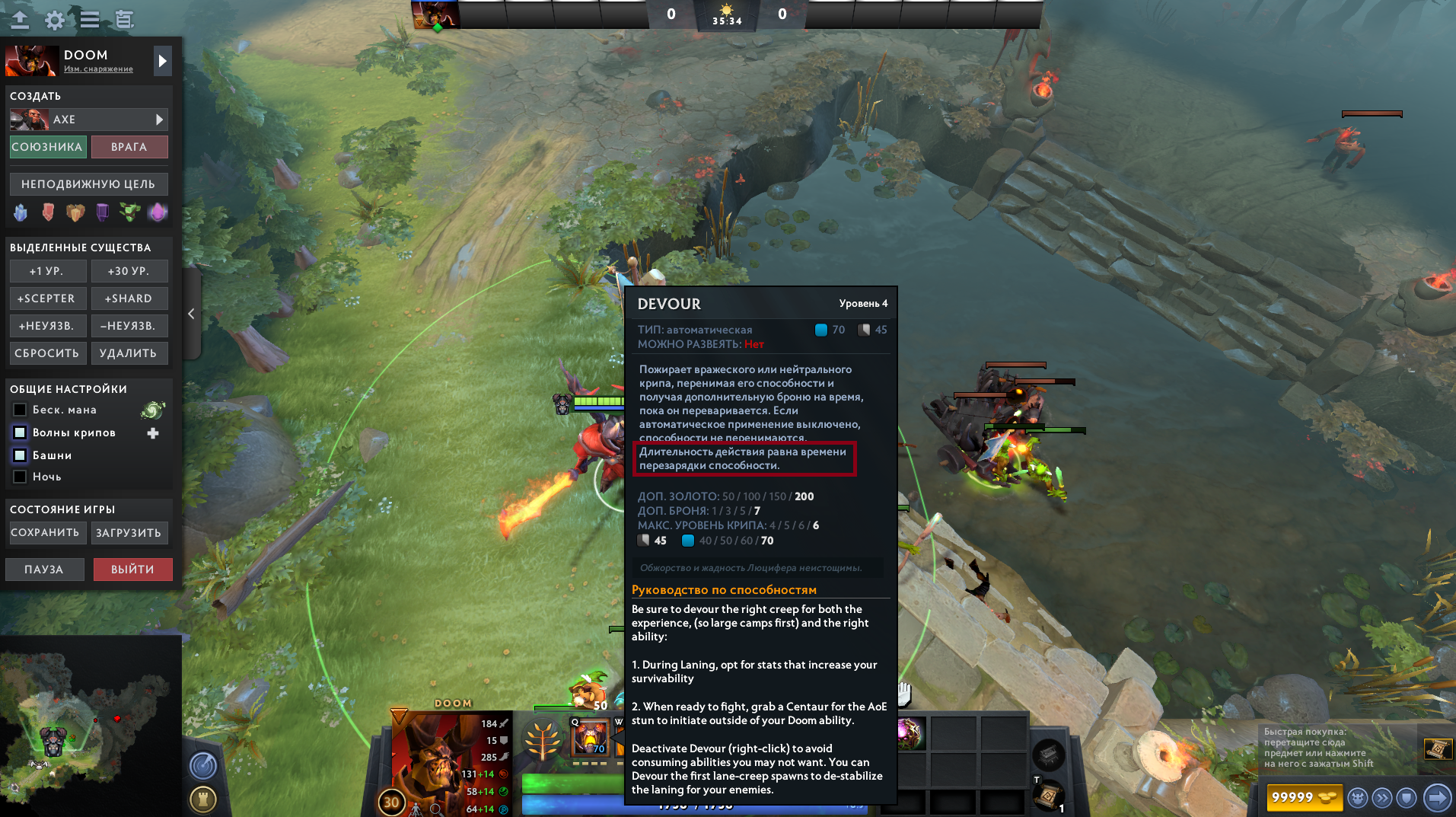1456x817 pixels.
Task: Pause the game with Пауза button
Action: tap(44, 570)
